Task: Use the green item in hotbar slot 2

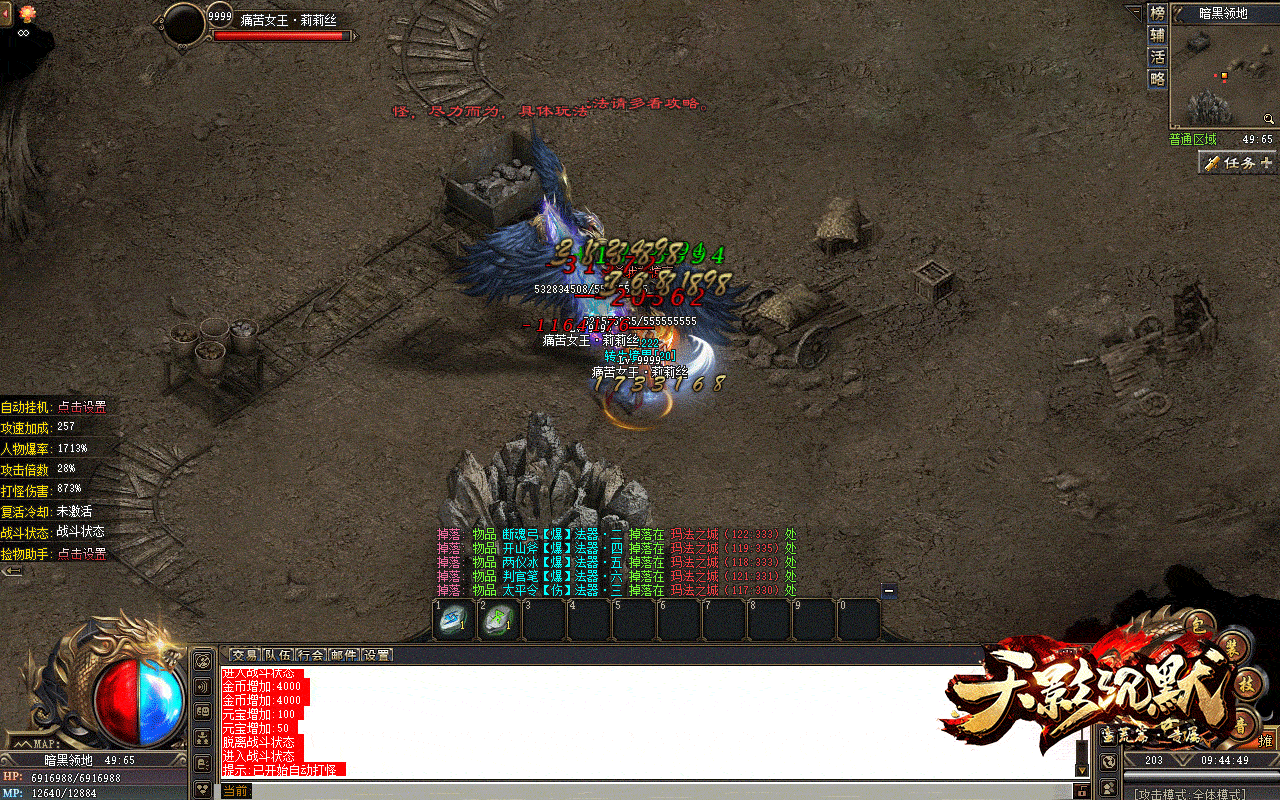Action: [499, 620]
